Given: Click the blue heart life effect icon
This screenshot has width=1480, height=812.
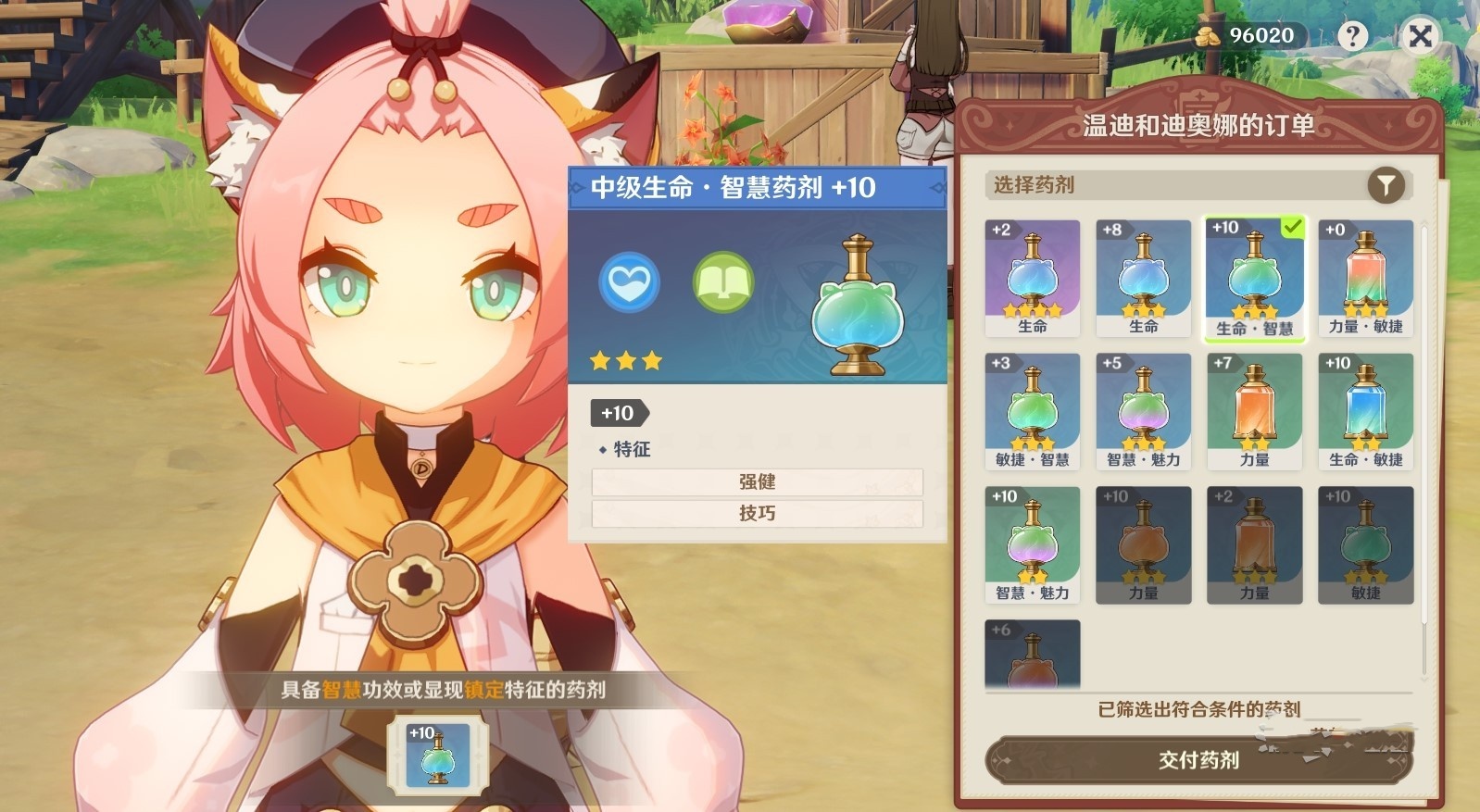Looking at the screenshot, I should (628, 281).
